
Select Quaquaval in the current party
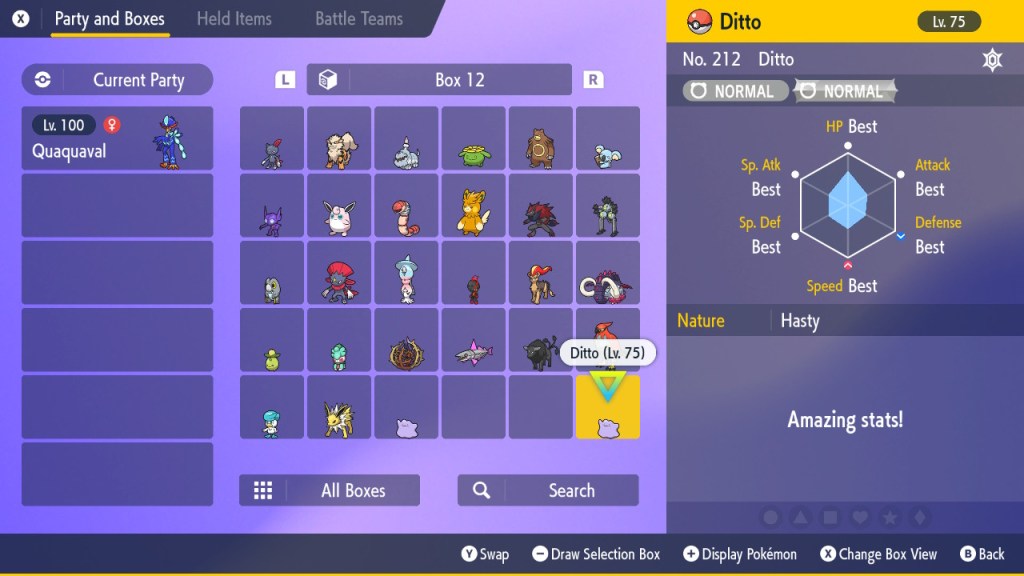pyautogui.click(x=117, y=139)
